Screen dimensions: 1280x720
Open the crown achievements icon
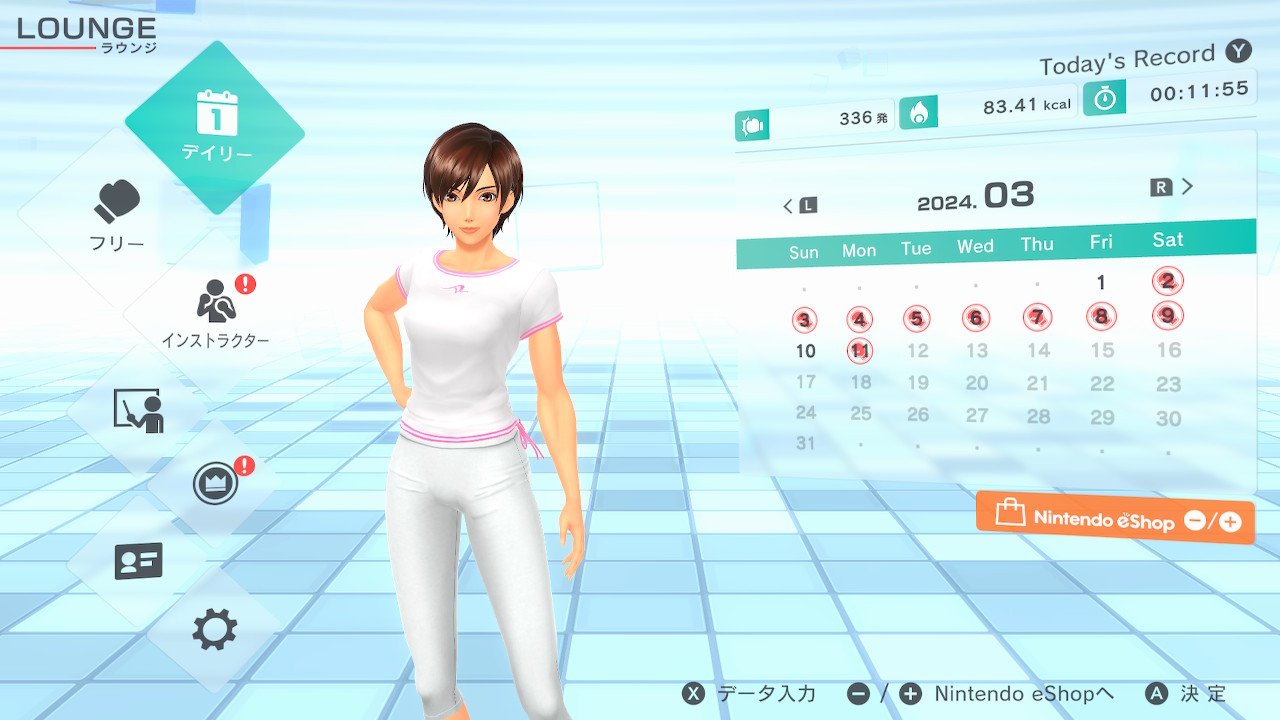click(x=216, y=485)
